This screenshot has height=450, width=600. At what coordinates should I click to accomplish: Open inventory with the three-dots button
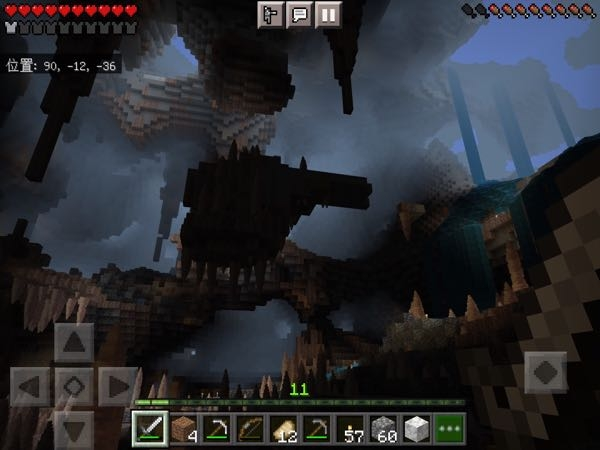tap(450, 427)
